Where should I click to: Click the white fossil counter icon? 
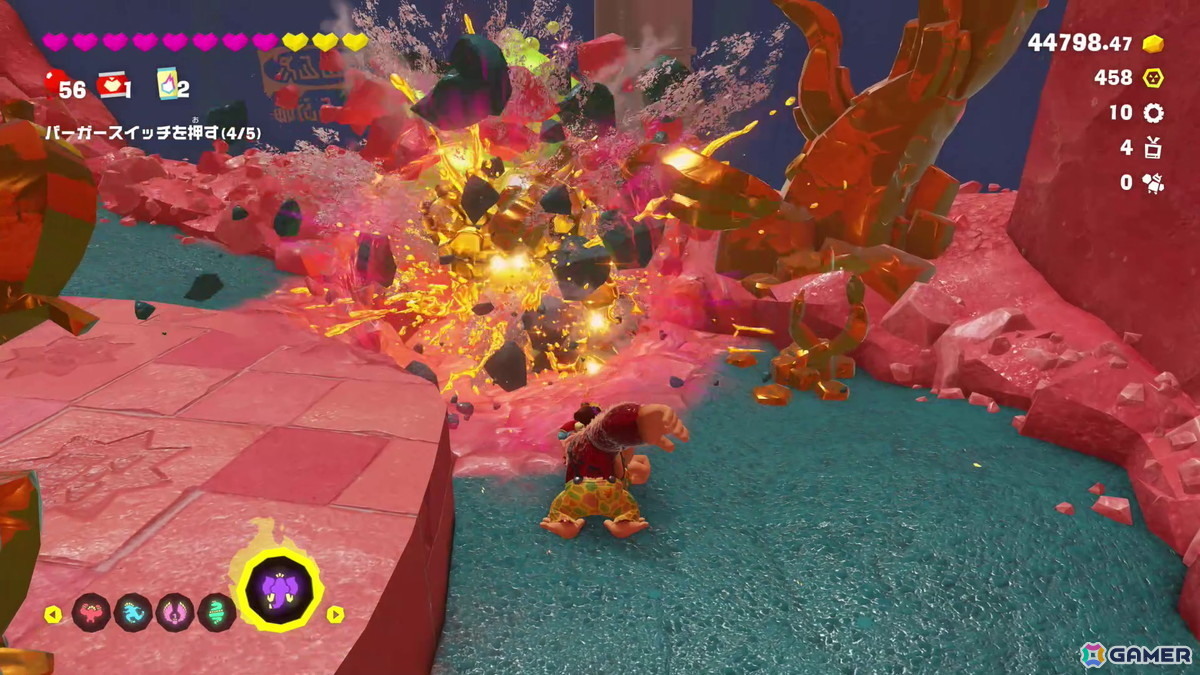pos(1153,183)
